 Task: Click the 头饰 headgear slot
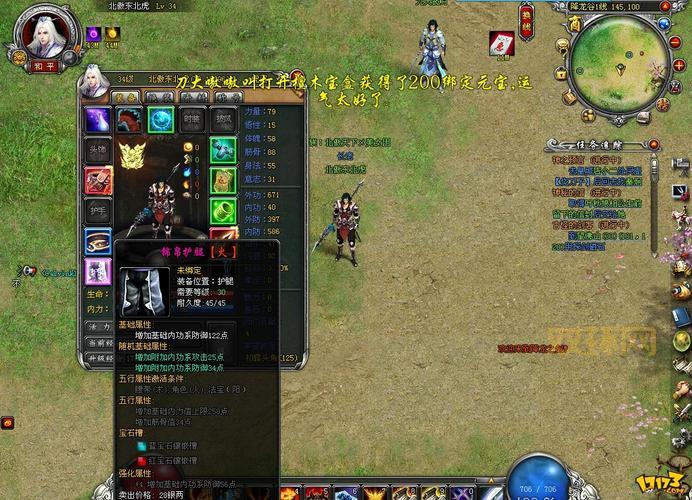click(x=97, y=151)
